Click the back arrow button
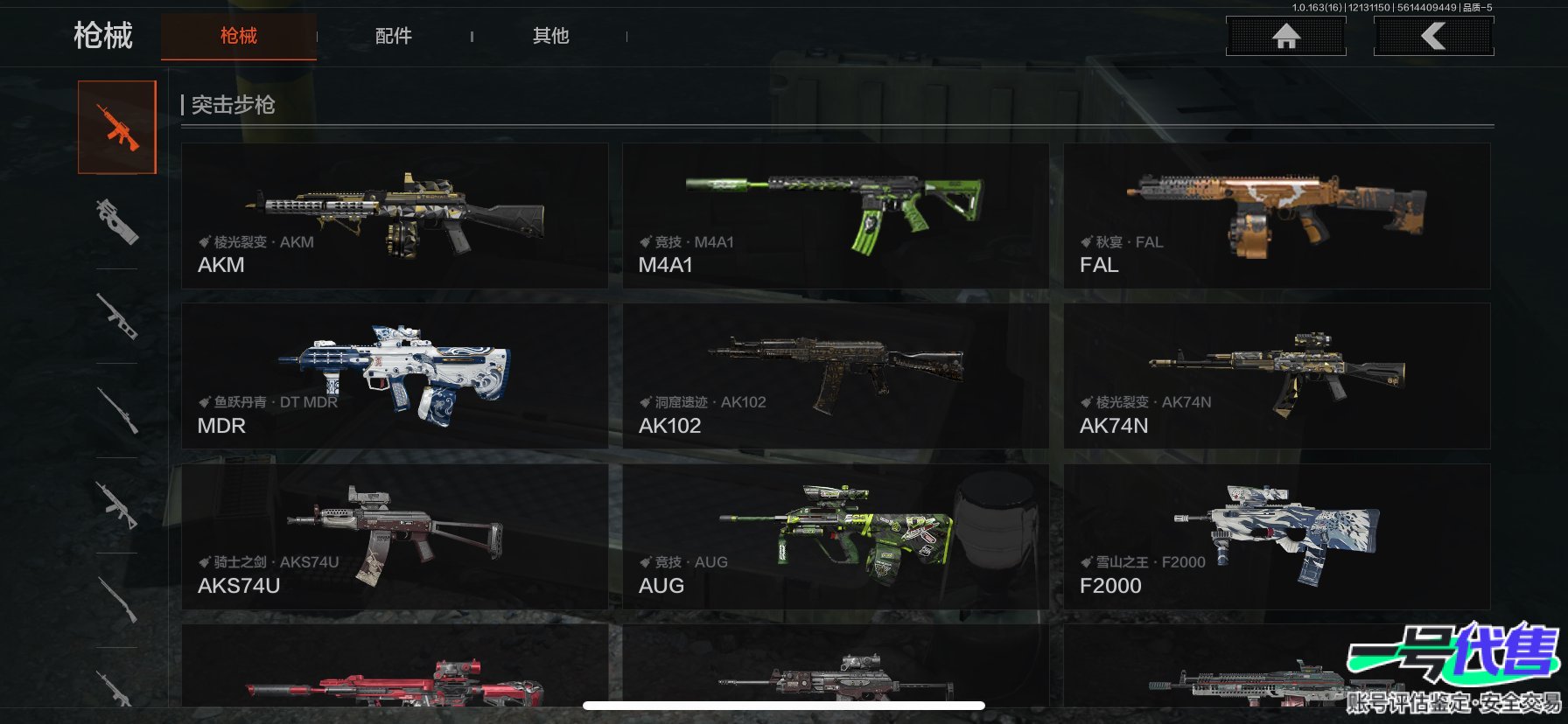Viewport: 1568px width, 724px height. [1433, 37]
